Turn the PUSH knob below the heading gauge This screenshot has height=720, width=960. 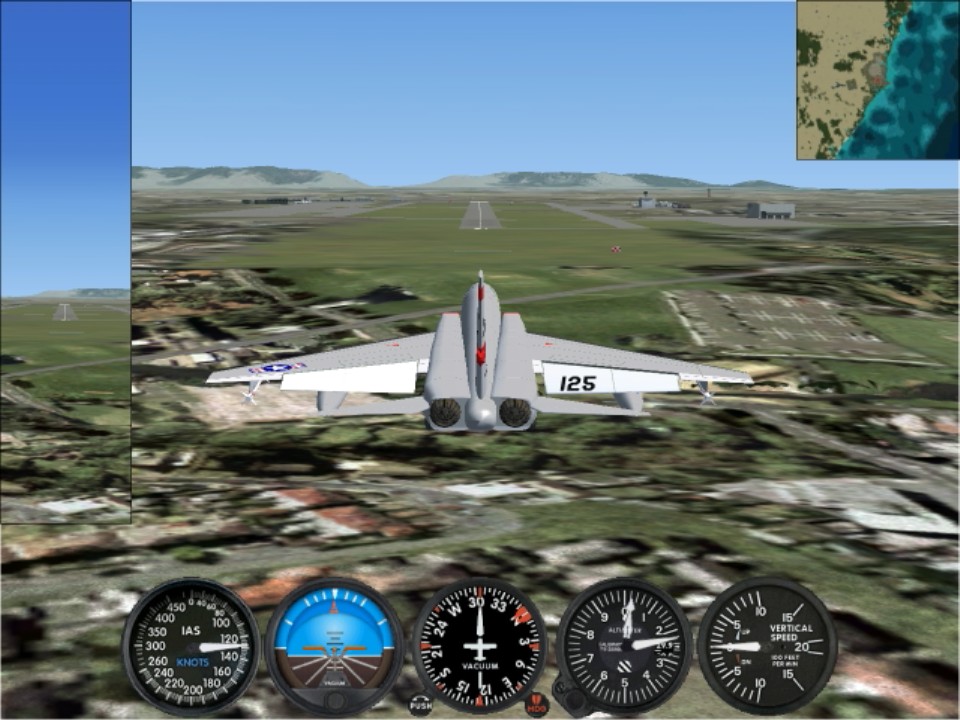[x=420, y=705]
